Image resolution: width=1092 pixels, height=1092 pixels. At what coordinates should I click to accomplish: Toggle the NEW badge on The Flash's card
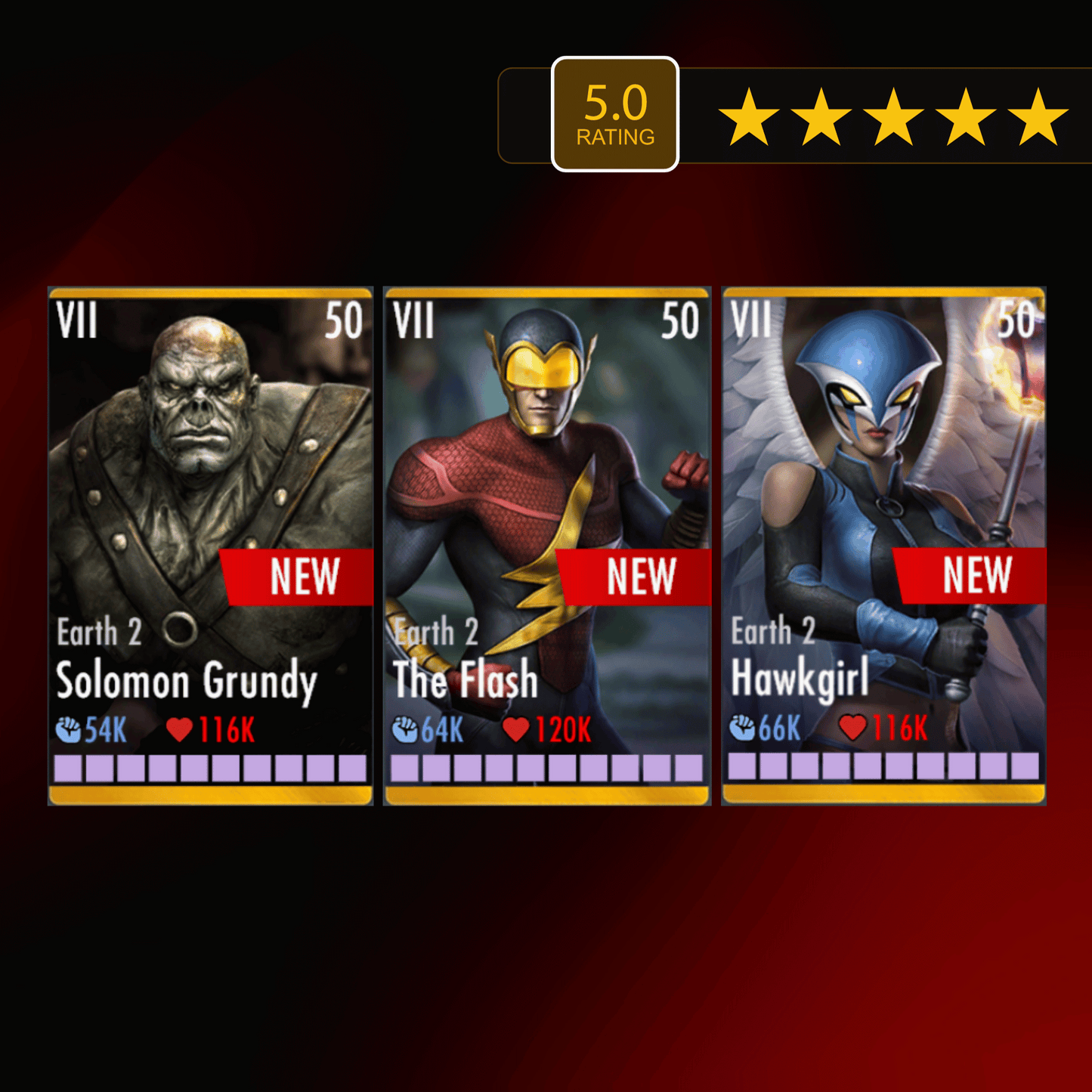pyautogui.click(x=642, y=576)
